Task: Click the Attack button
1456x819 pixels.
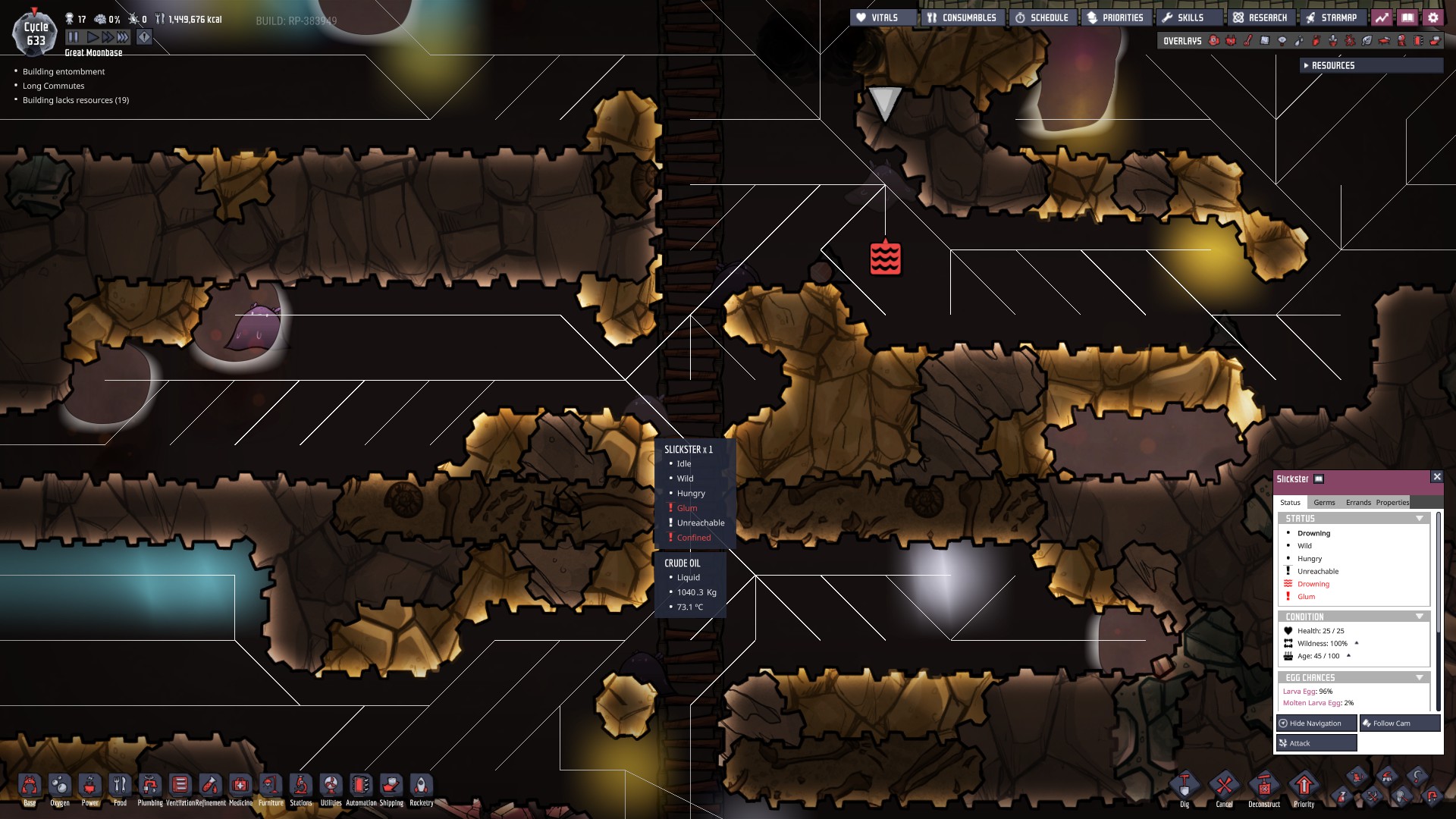Action: 1316,742
